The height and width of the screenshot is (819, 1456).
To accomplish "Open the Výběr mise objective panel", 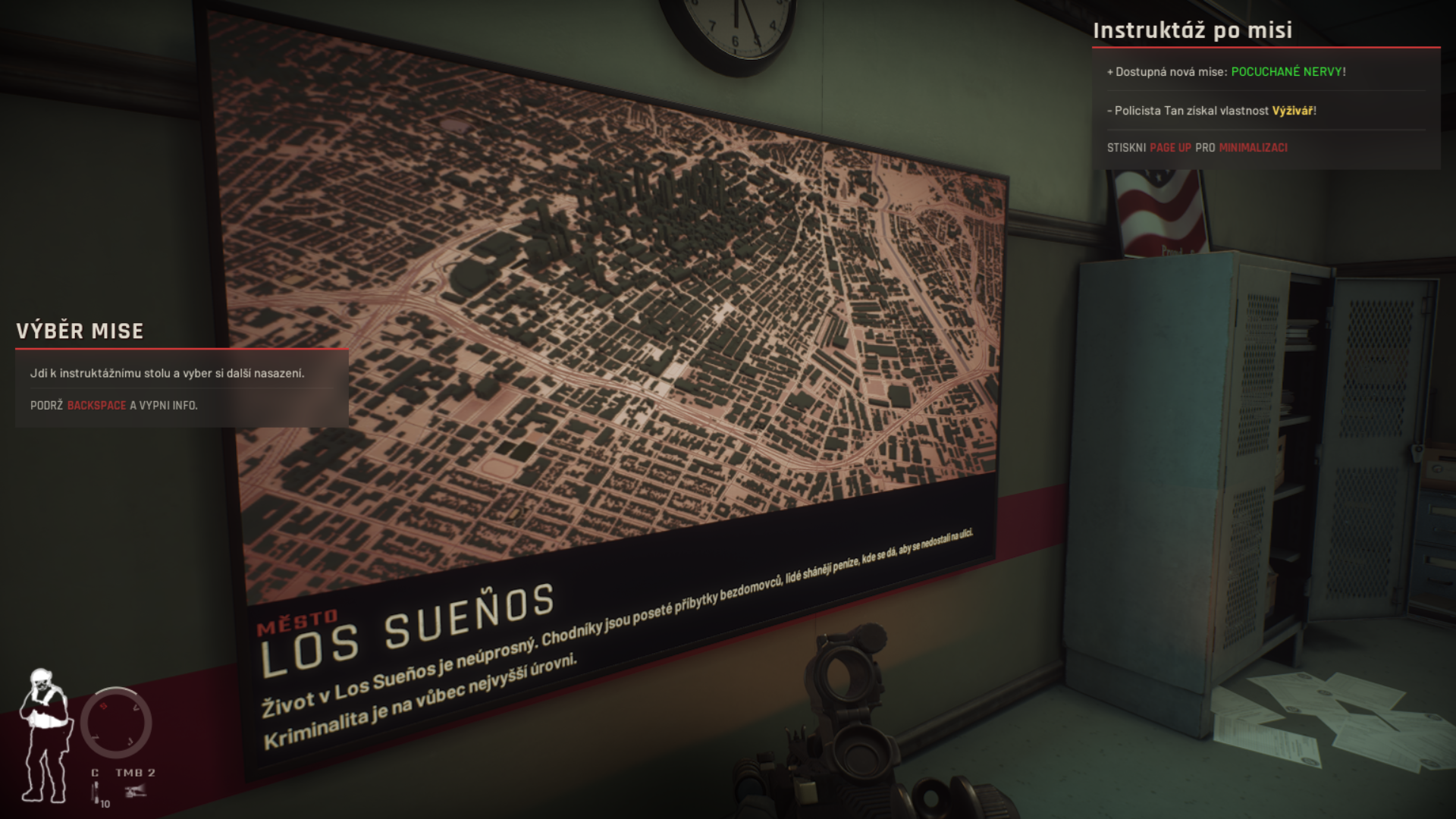I will click(x=80, y=331).
